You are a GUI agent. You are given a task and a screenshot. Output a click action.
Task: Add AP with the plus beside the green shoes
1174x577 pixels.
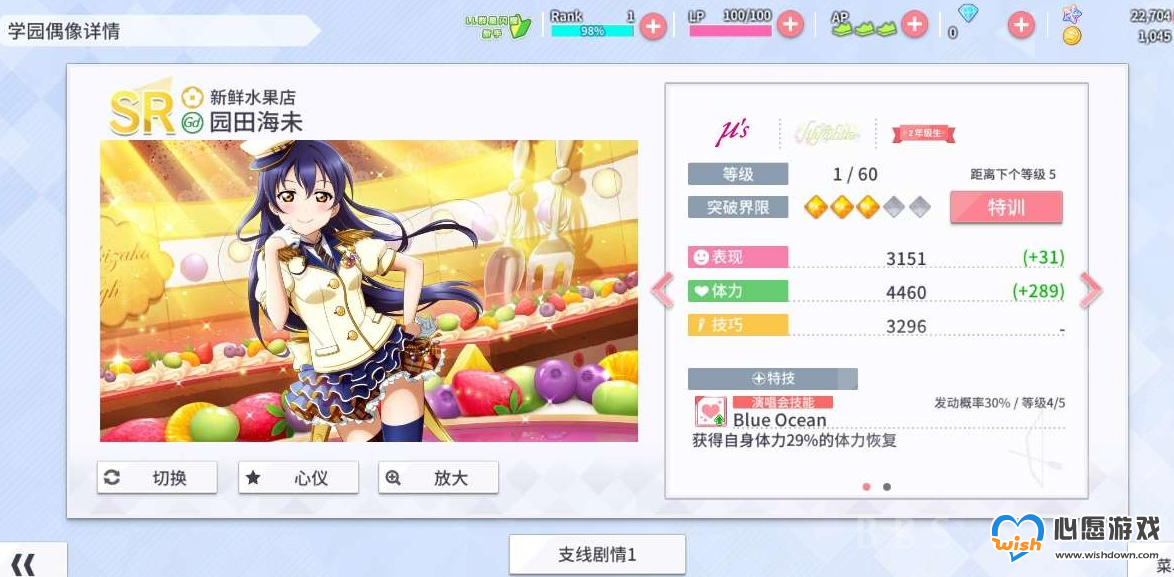914,25
